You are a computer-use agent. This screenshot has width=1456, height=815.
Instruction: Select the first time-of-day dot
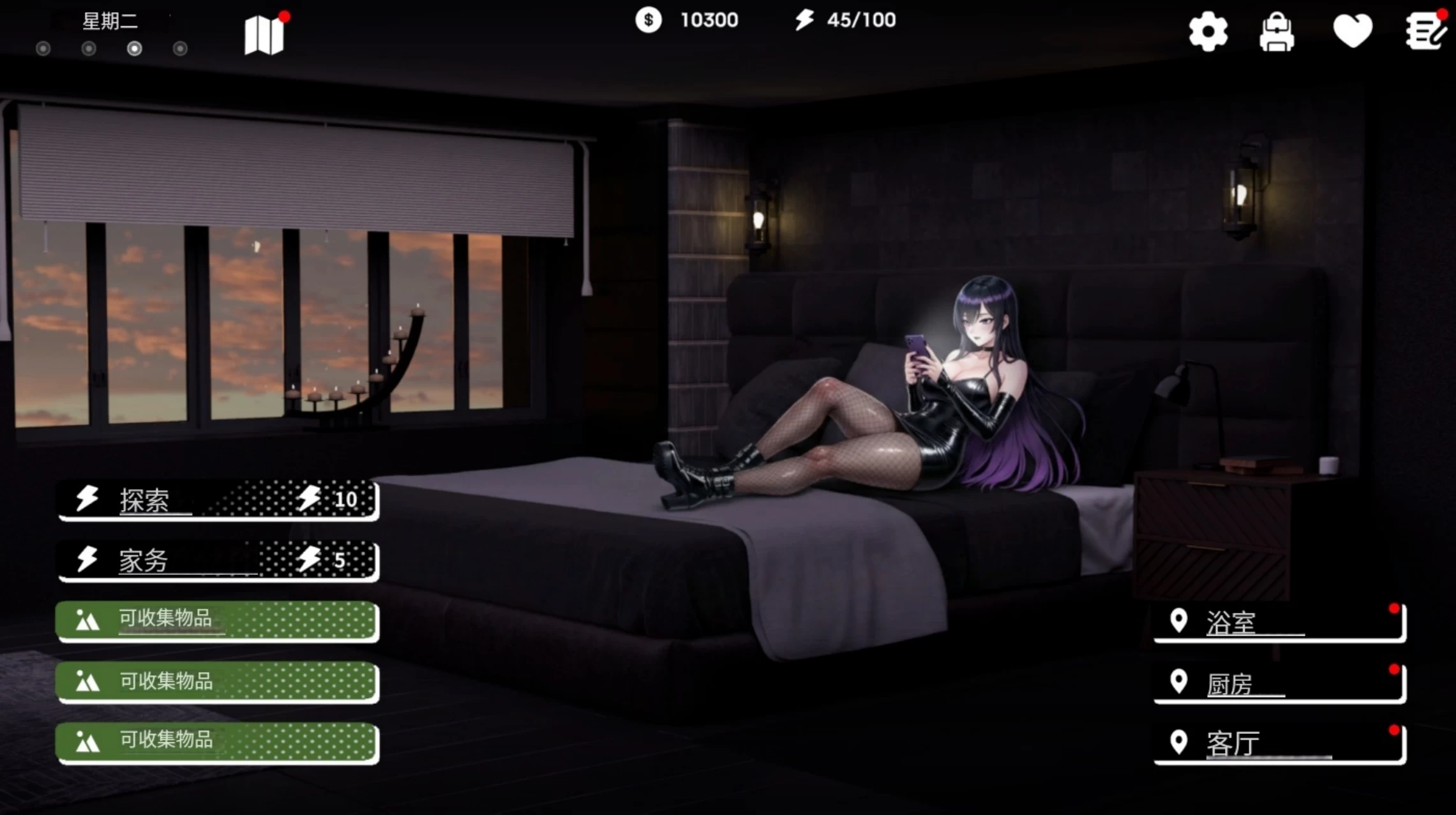43,48
